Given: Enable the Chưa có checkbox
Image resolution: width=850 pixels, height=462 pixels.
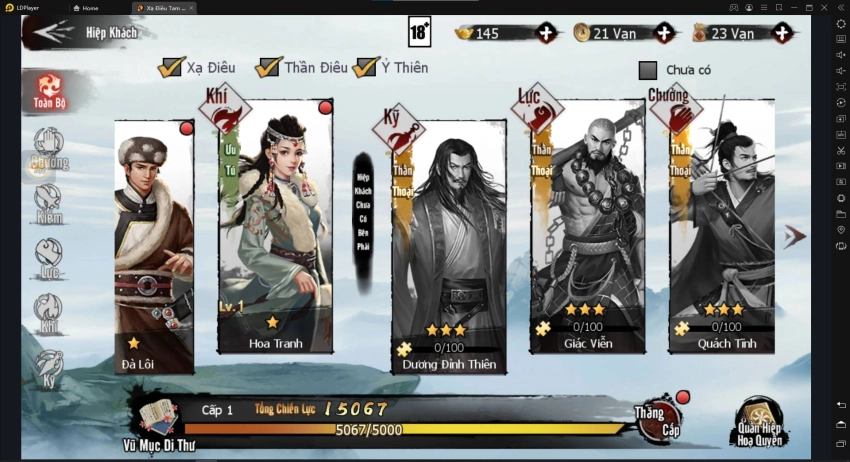Looking at the screenshot, I should click(648, 70).
